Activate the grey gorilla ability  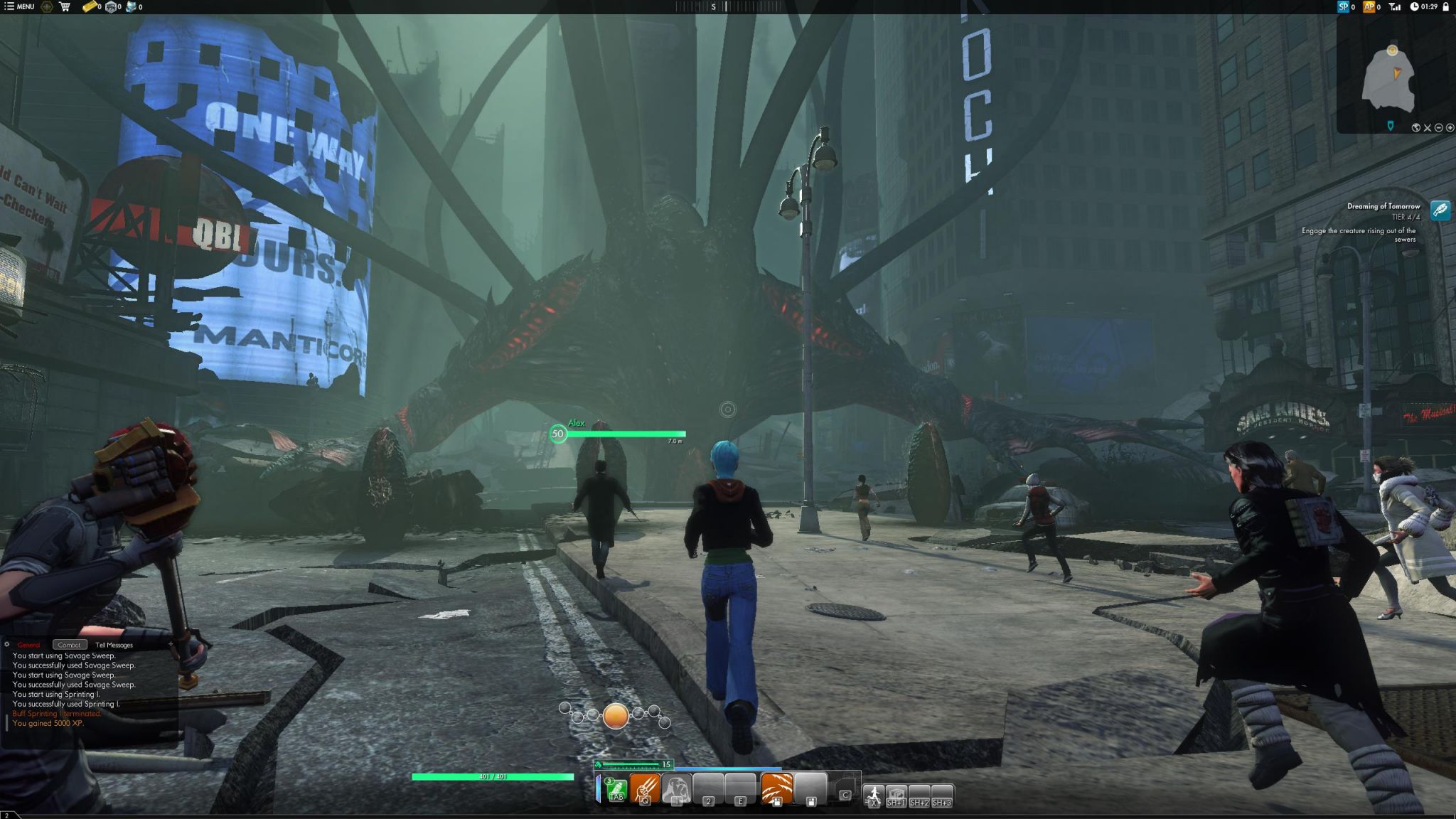point(676,788)
